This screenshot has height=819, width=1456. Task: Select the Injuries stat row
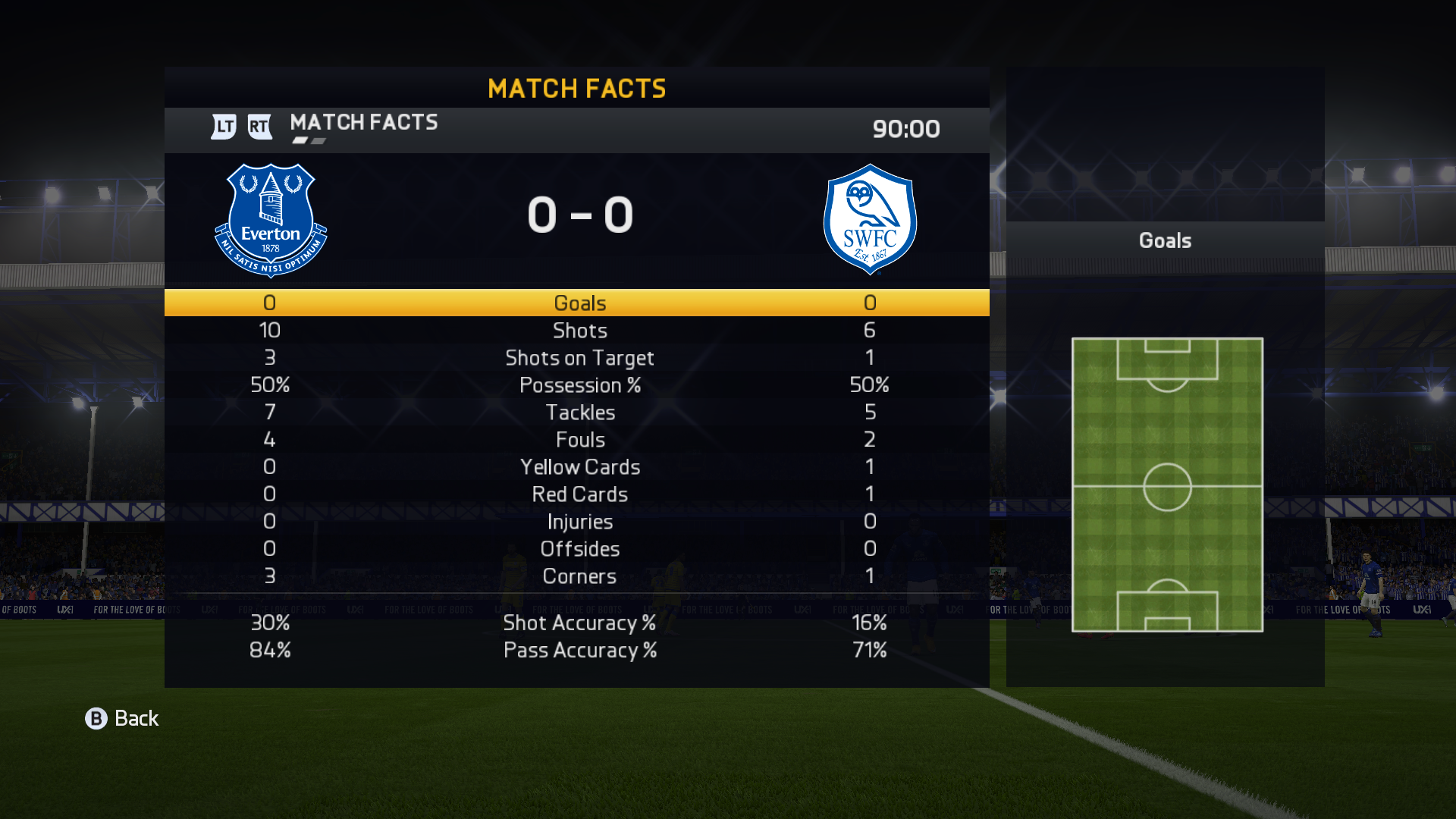pos(579,521)
